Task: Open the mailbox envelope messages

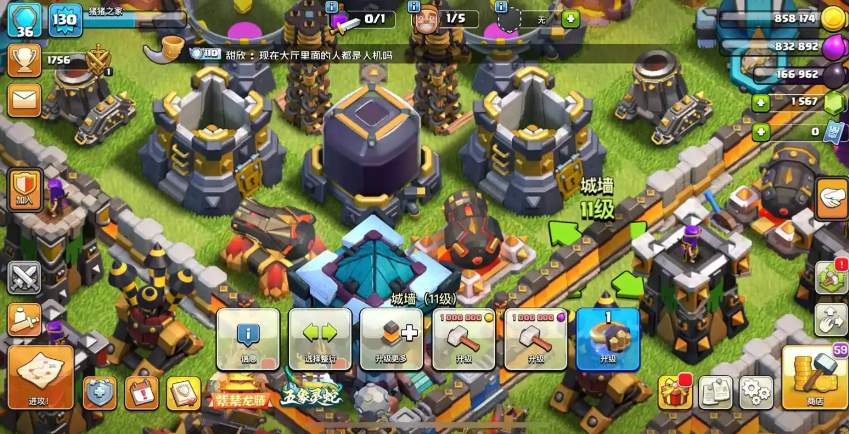Action: click(24, 99)
